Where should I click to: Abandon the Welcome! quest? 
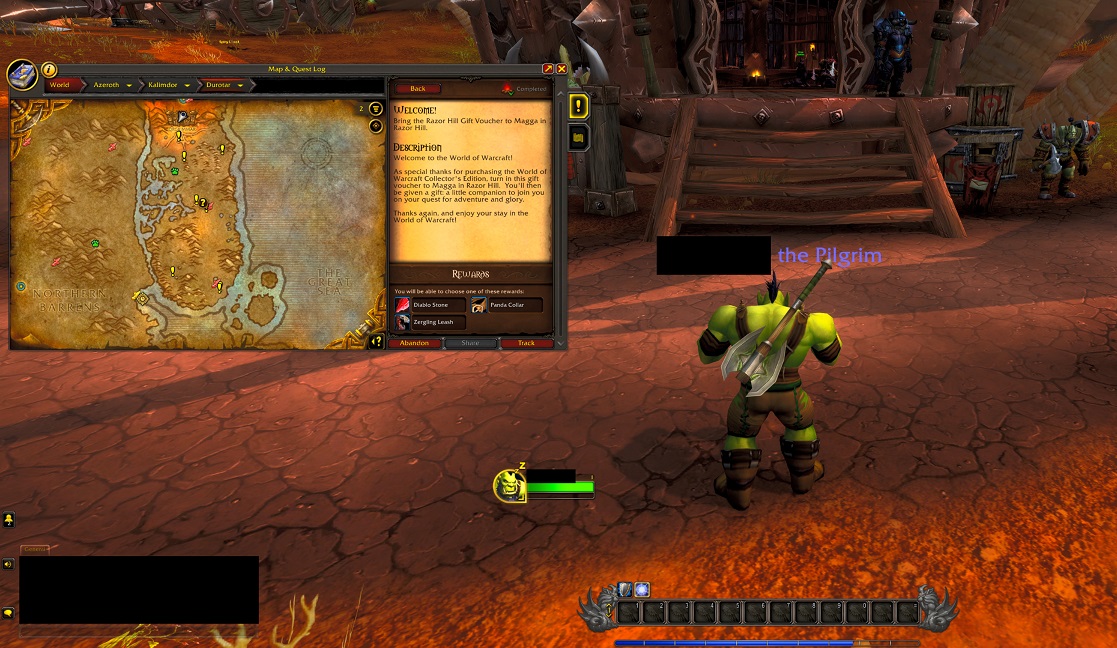(x=414, y=343)
